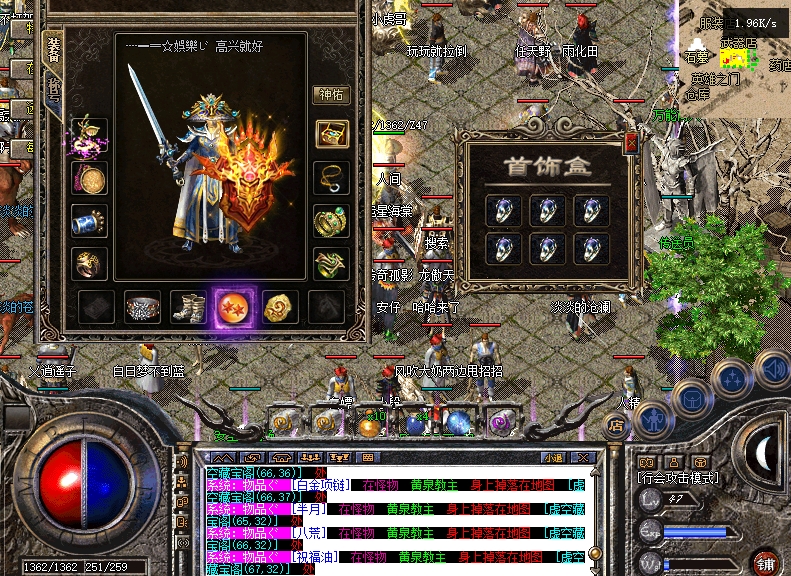This screenshot has height=576, width=791.
Task: Select the treasure chest equipment slot
Action: pyautogui.click(x=331, y=133)
